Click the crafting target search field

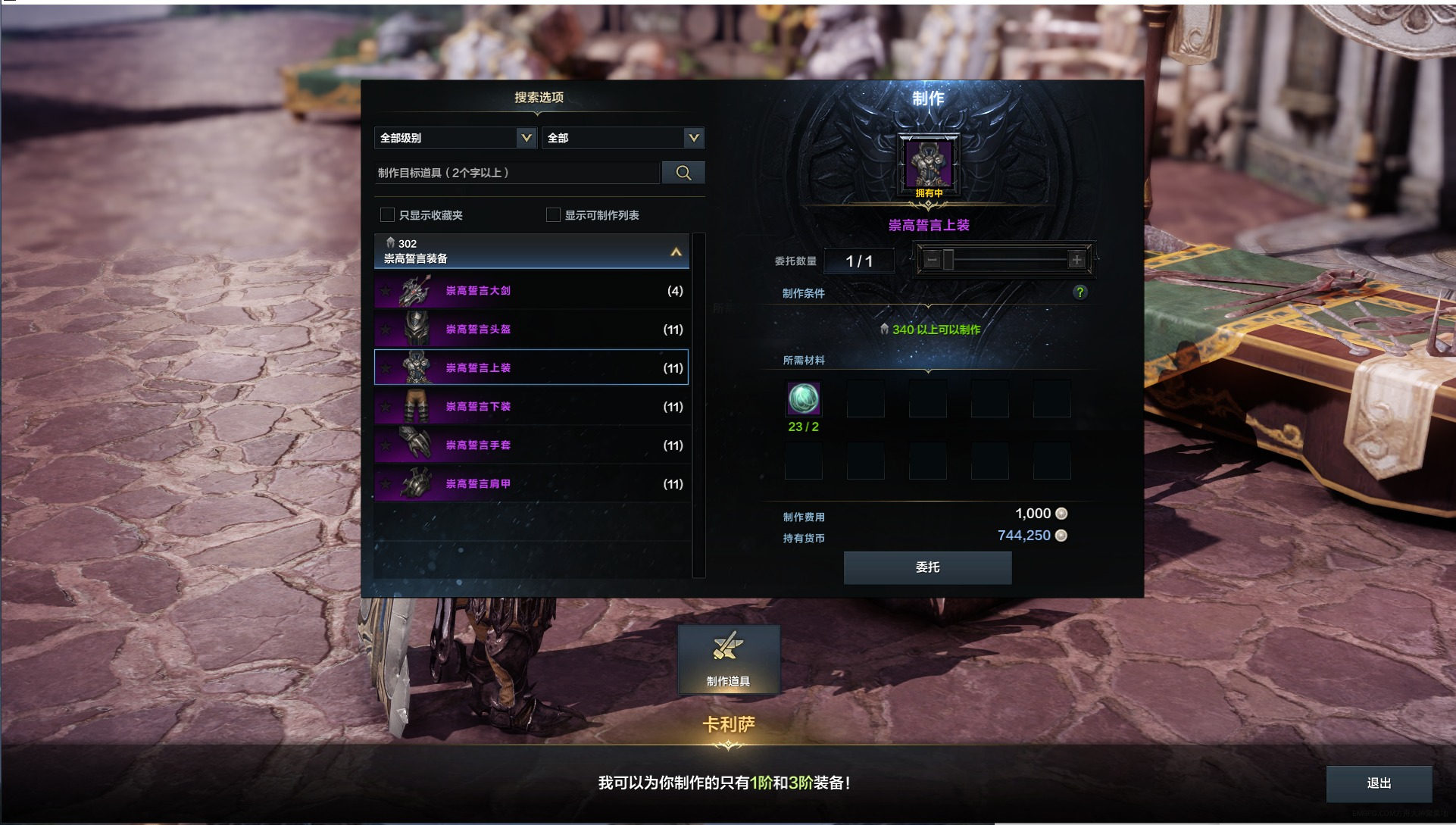[517, 173]
